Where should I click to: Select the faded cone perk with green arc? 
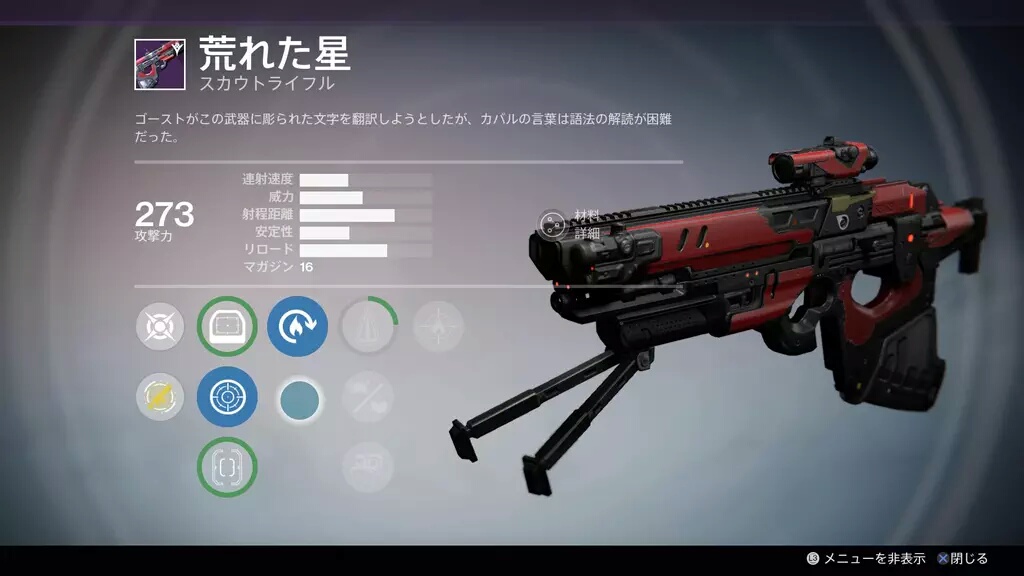coord(369,327)
